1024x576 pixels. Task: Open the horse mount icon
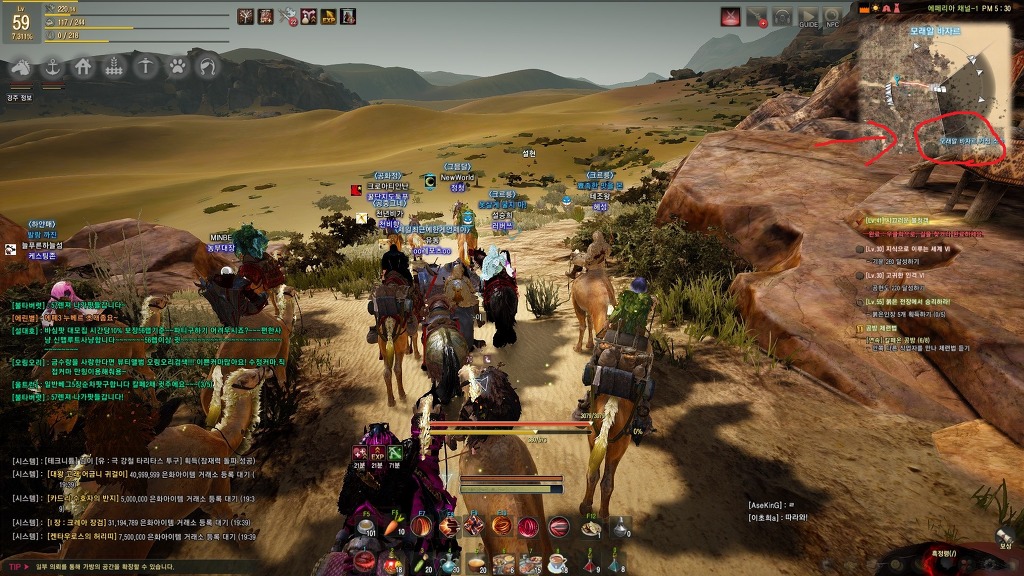click(x=20, y=68)
